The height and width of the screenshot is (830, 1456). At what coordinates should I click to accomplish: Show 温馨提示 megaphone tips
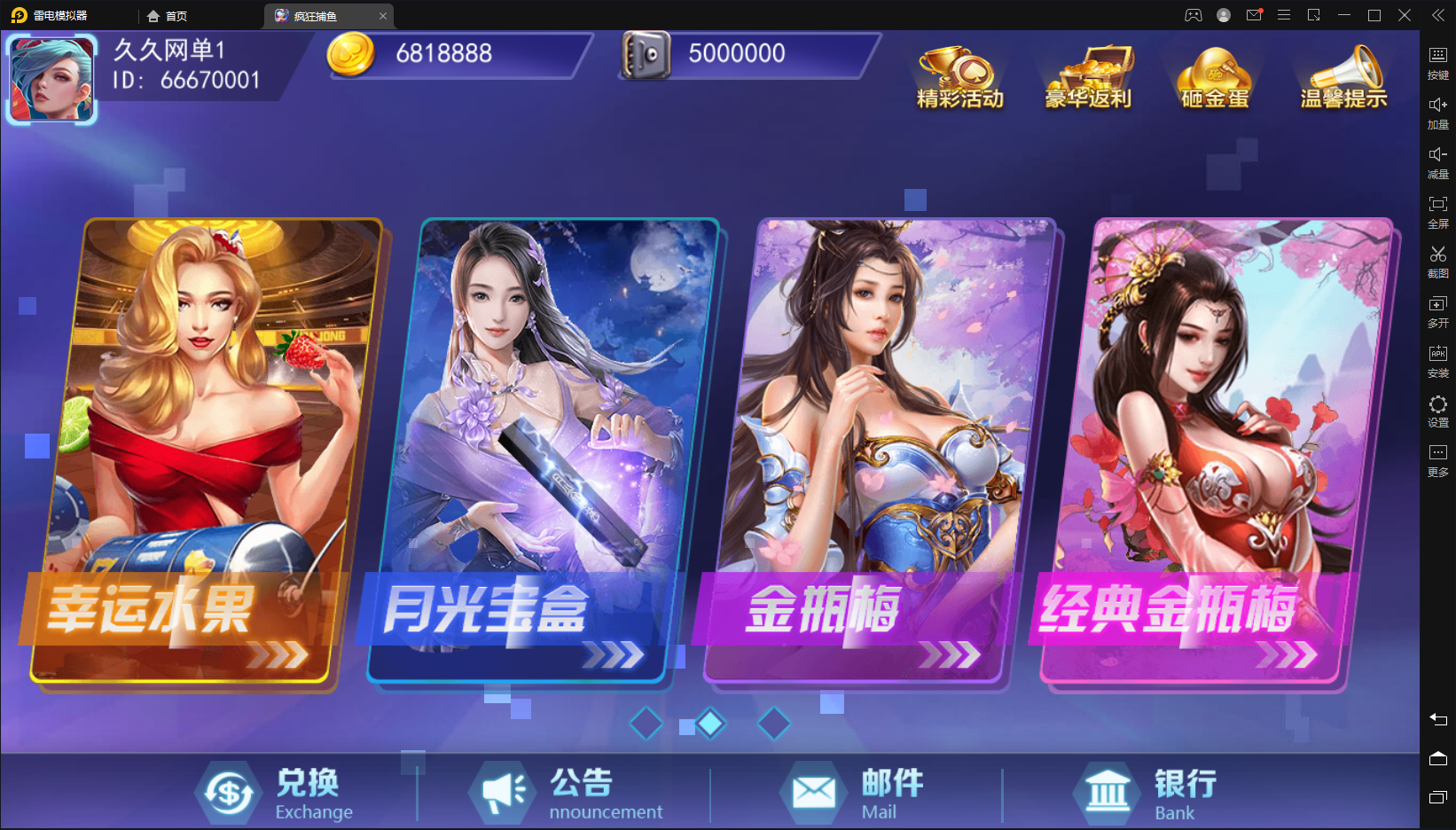(1343, 78)
